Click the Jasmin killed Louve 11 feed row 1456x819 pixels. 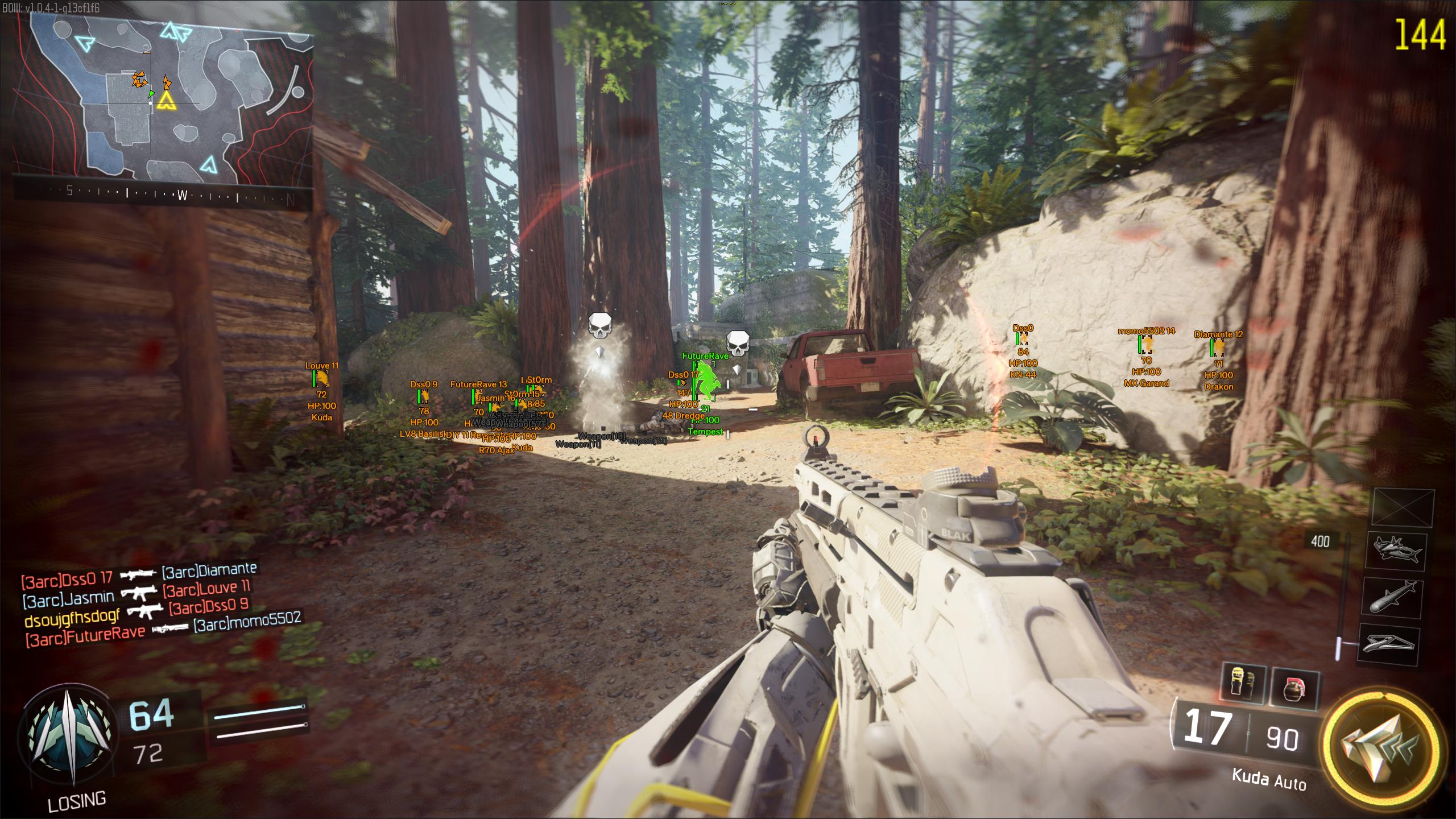[136, 593]
